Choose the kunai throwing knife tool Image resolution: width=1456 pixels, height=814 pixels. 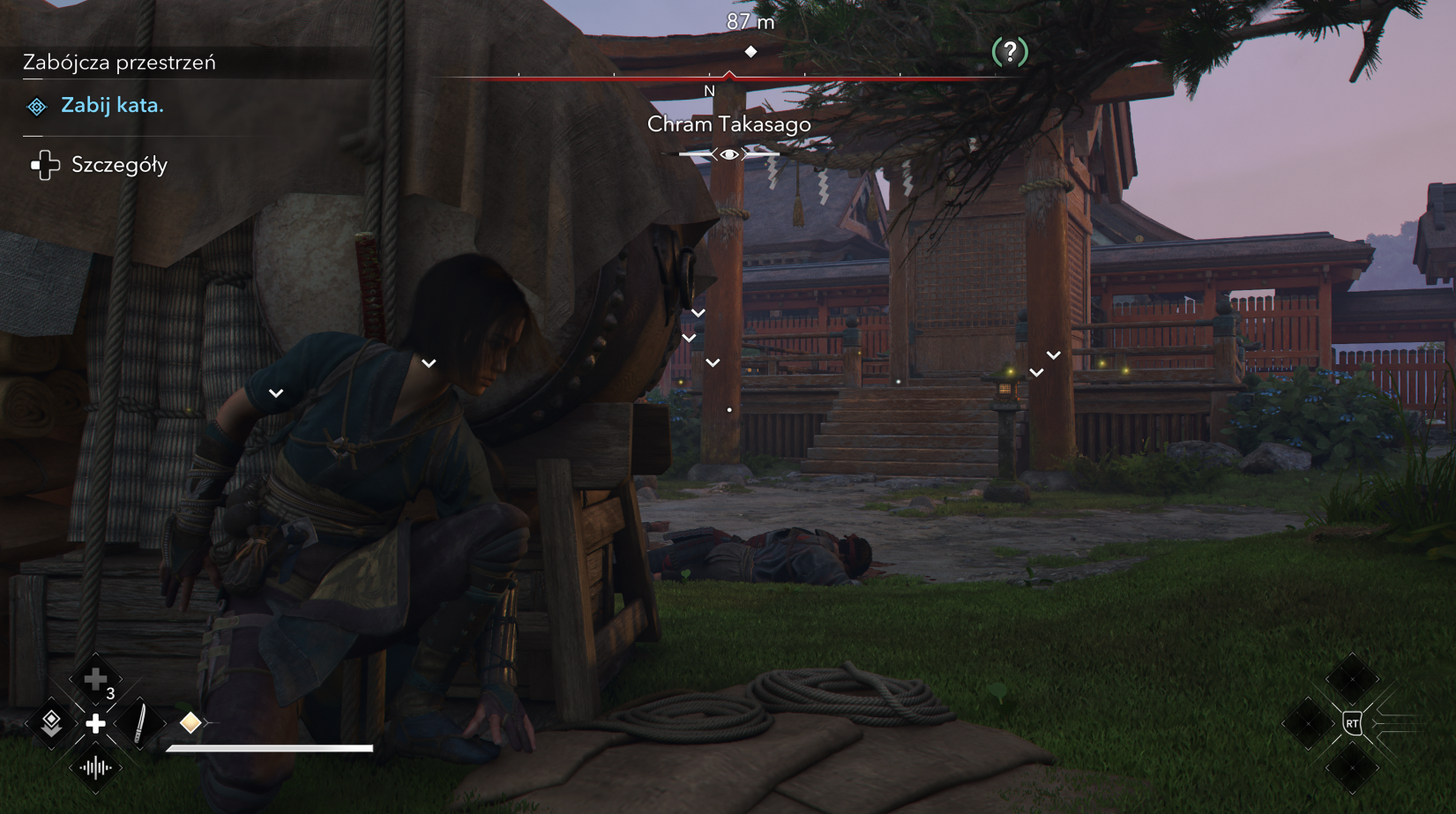140,724
